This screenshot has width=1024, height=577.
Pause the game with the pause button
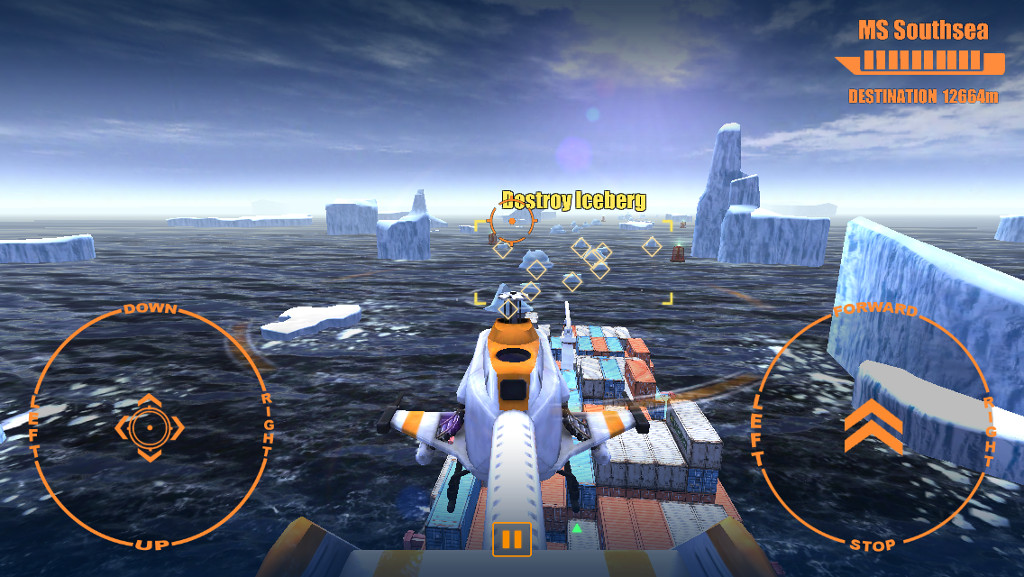[511, 540]
